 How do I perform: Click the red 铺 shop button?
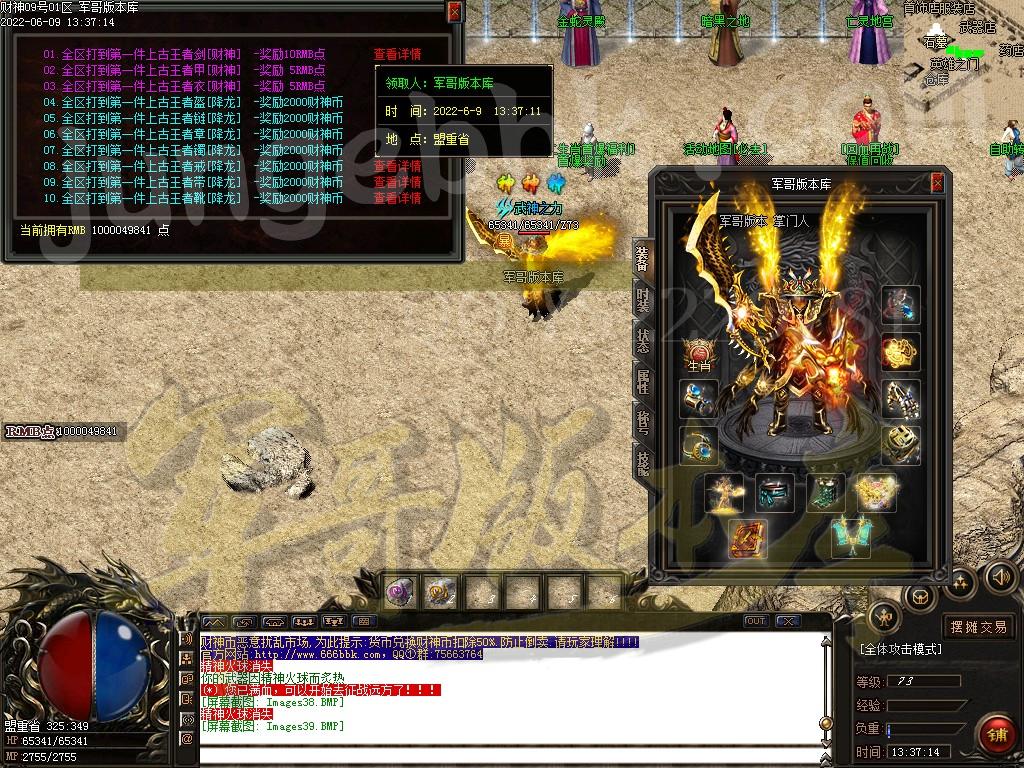click(995, 733)
